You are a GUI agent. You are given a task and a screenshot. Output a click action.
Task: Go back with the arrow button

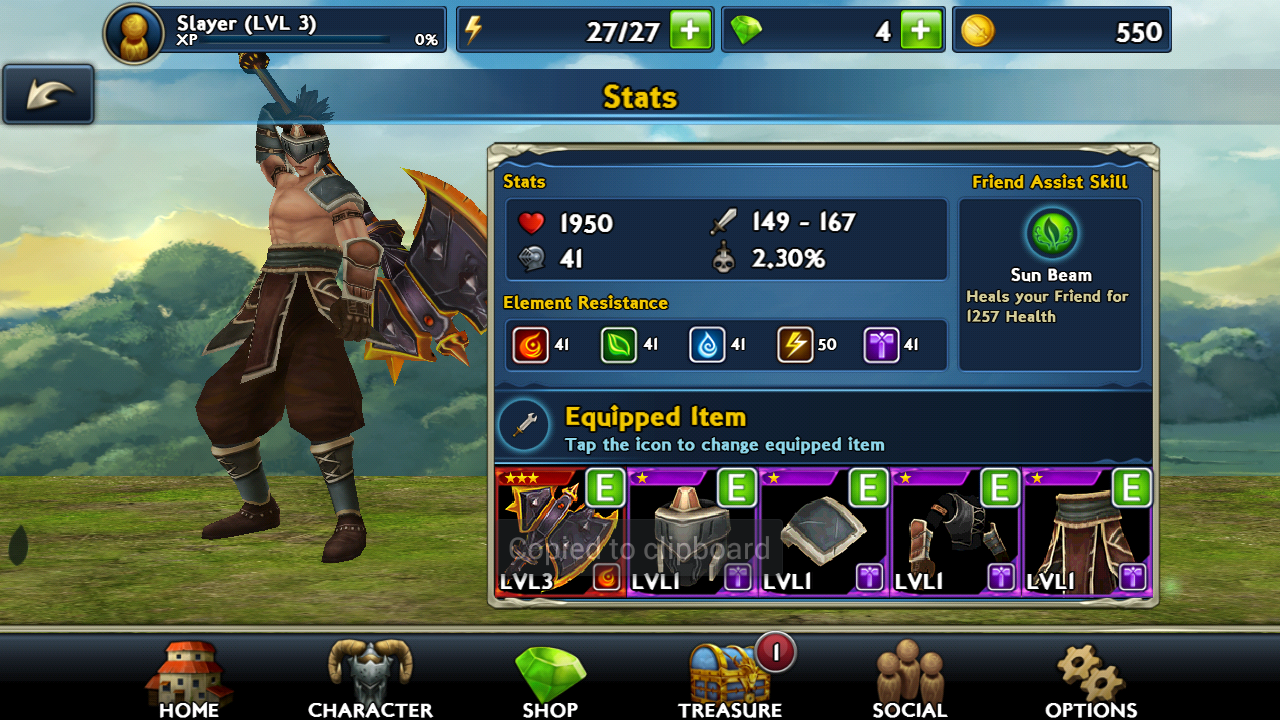48,95
